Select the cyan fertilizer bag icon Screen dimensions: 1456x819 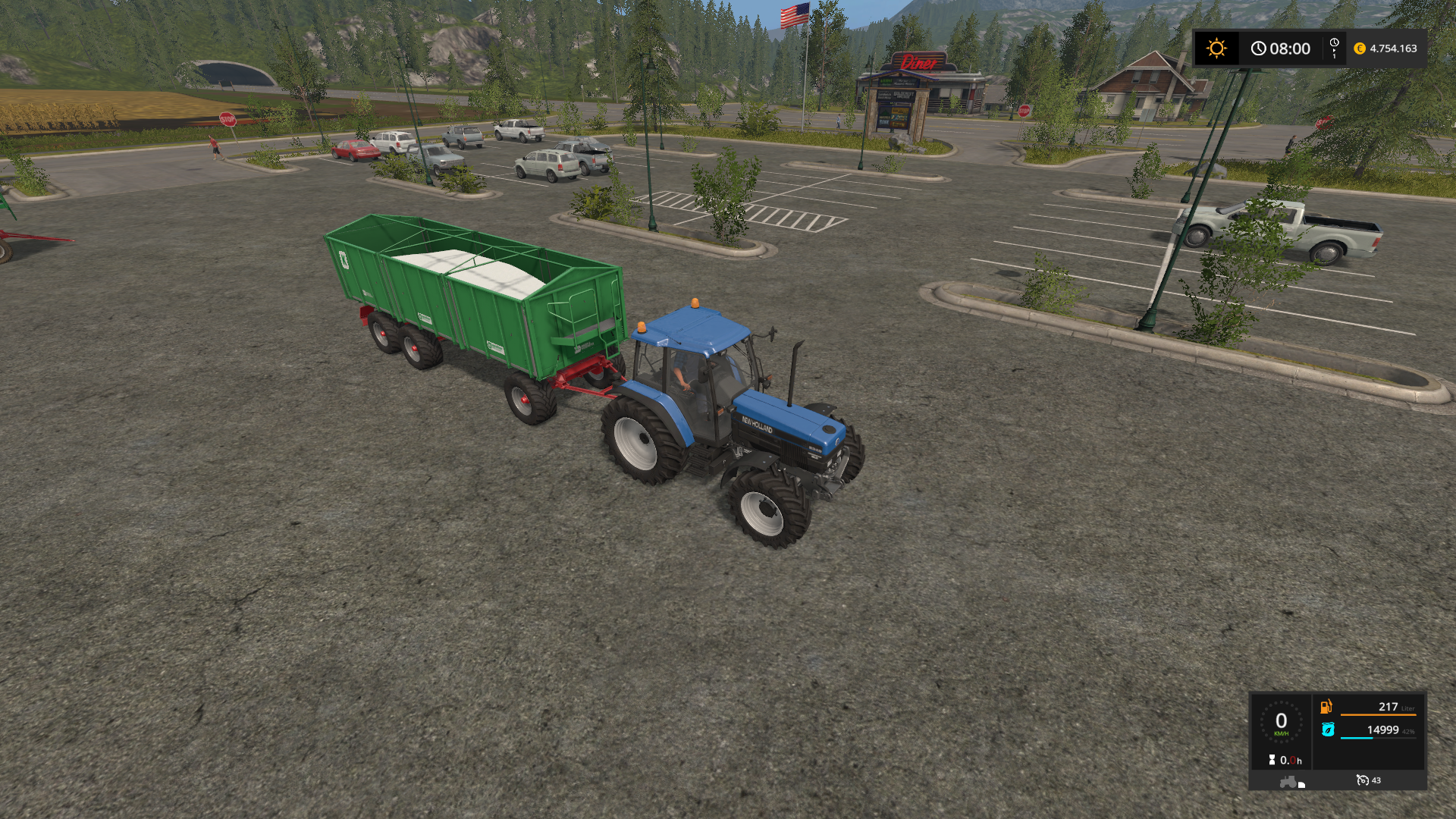pos(1328,730)
